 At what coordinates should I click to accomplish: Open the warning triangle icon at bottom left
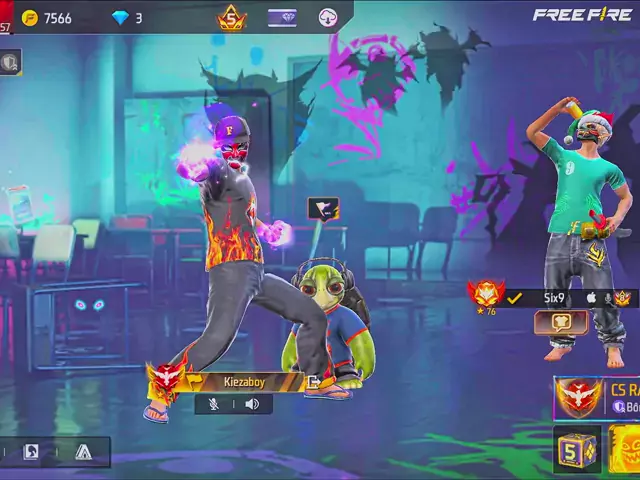click(83, 452)
